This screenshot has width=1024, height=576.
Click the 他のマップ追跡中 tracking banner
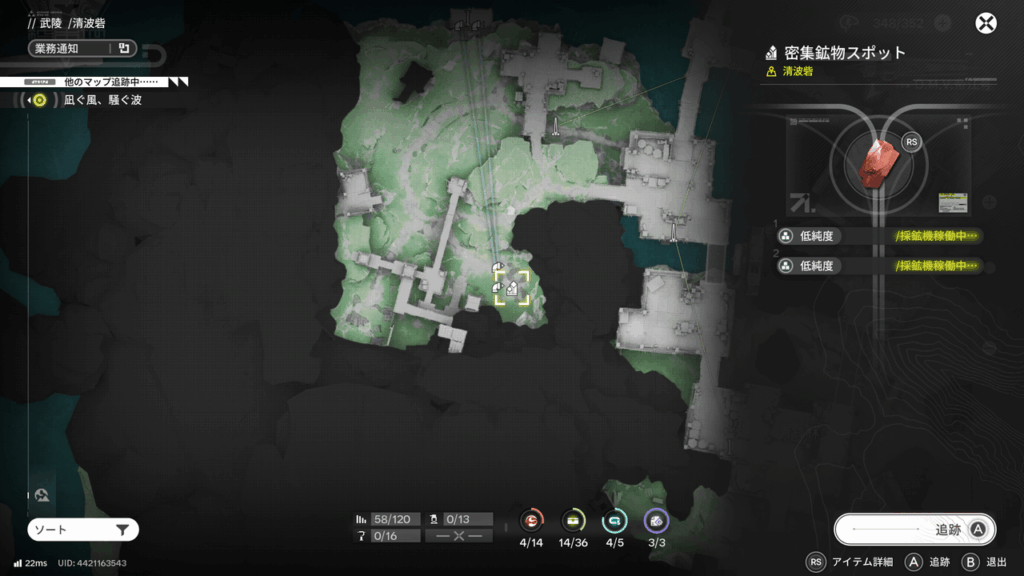point(96,81)
